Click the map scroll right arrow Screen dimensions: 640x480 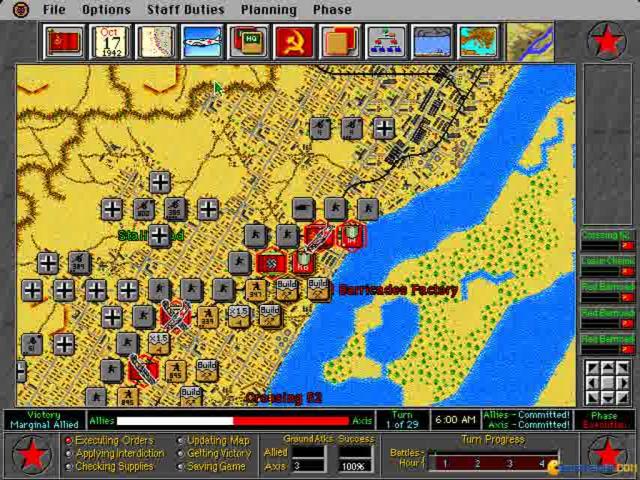(622, 384)
